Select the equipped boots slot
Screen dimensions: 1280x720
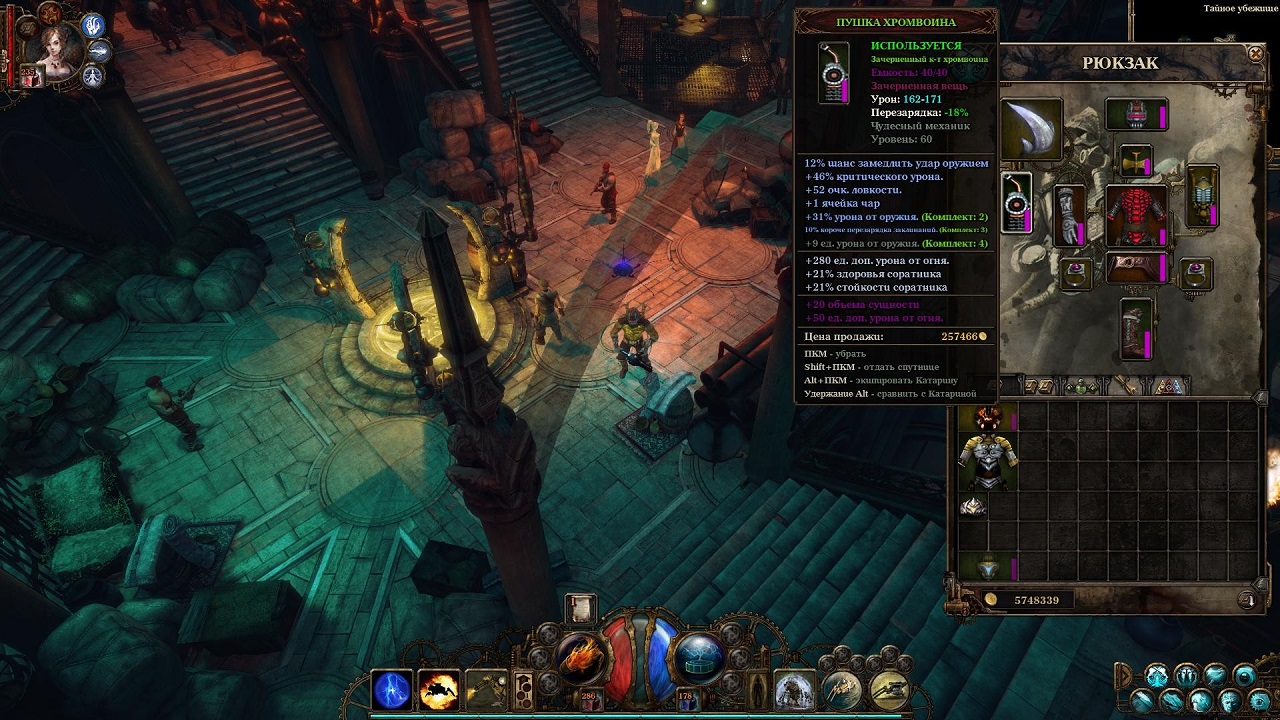pyautogui.click(x=1136, y=329)
